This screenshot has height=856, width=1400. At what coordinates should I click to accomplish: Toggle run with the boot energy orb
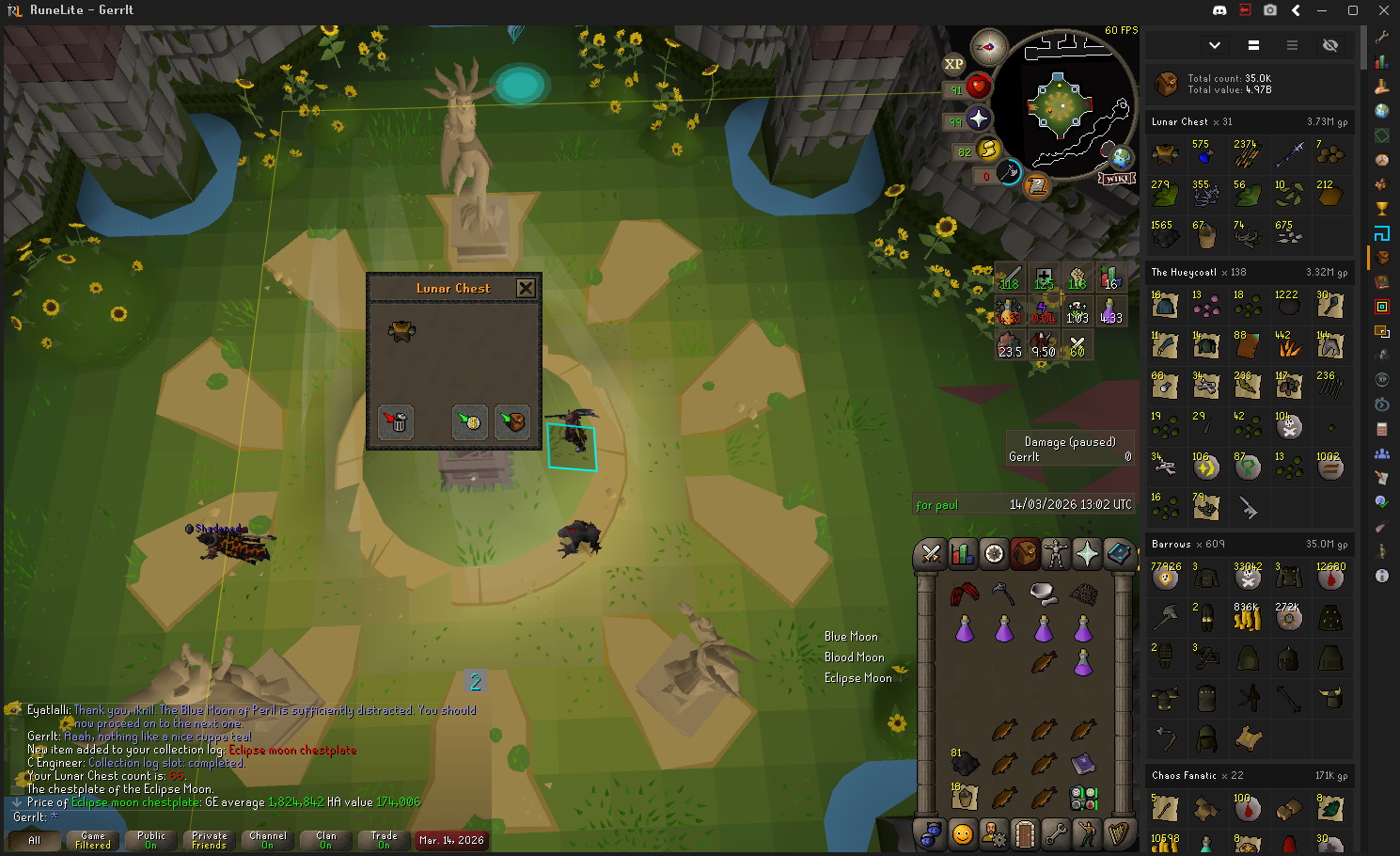point(987,149)
